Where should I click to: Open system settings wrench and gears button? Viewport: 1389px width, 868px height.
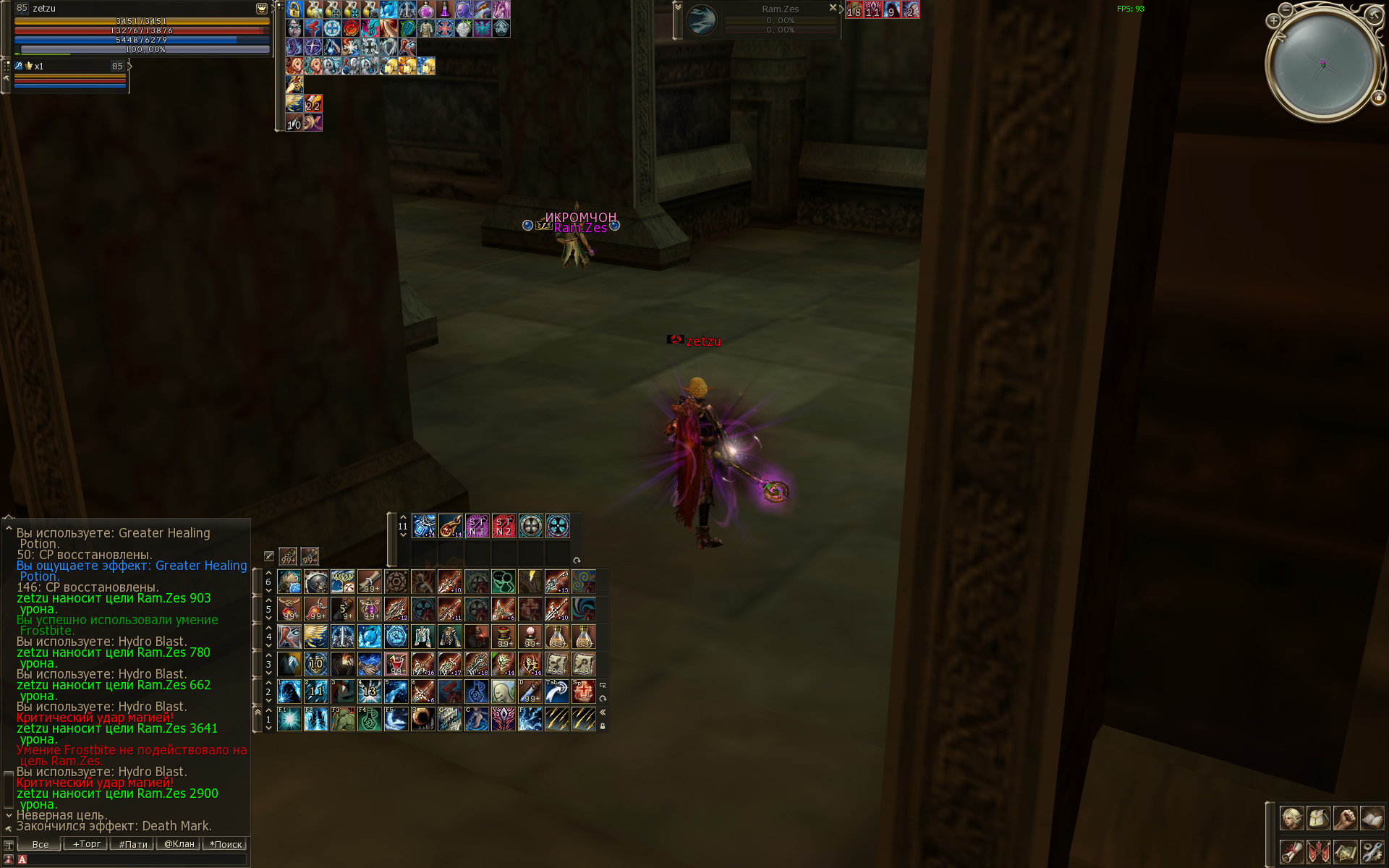[1372, 851]
